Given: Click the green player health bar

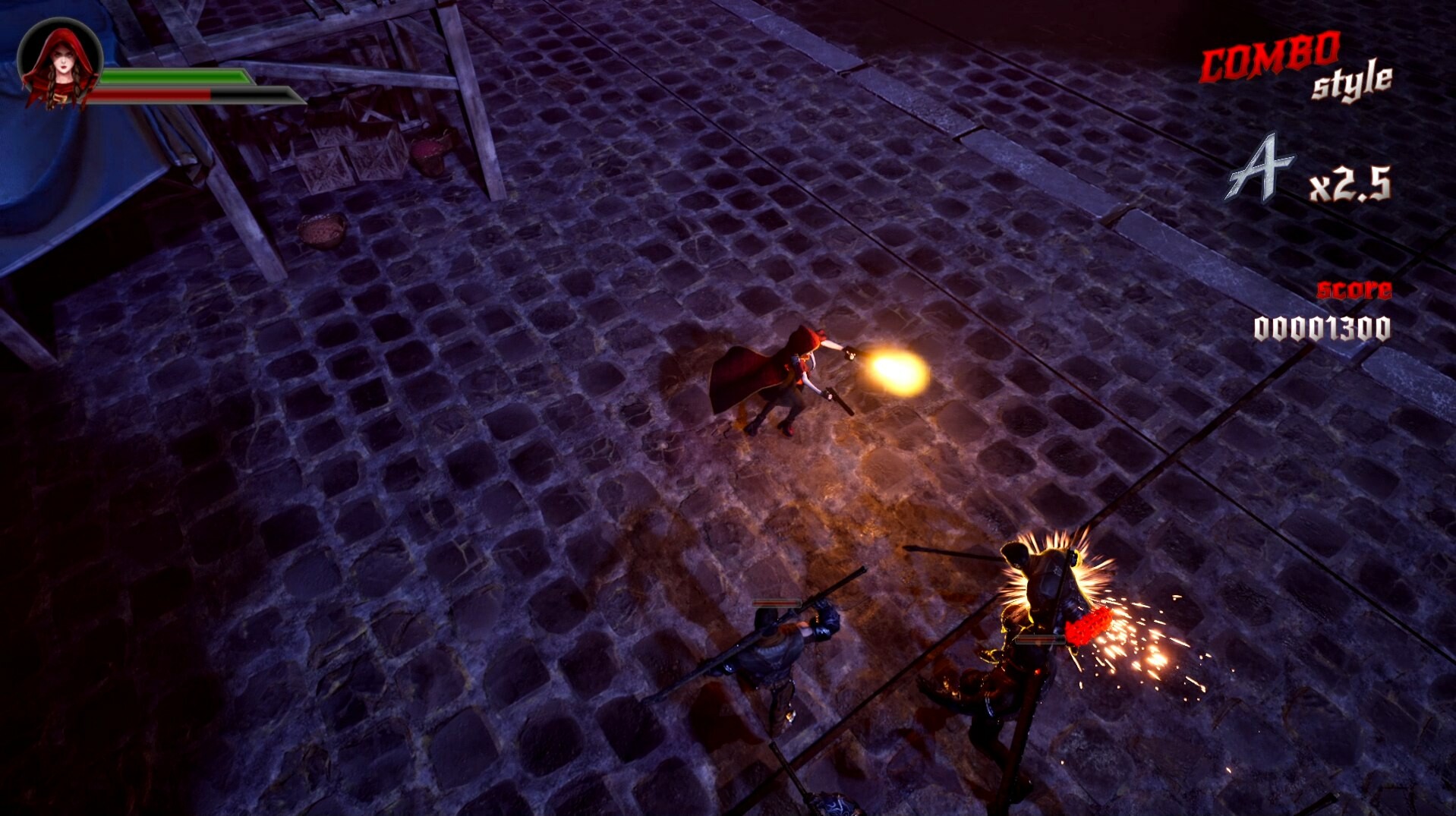Looking at the screenshot, I should tap(175, 77).
